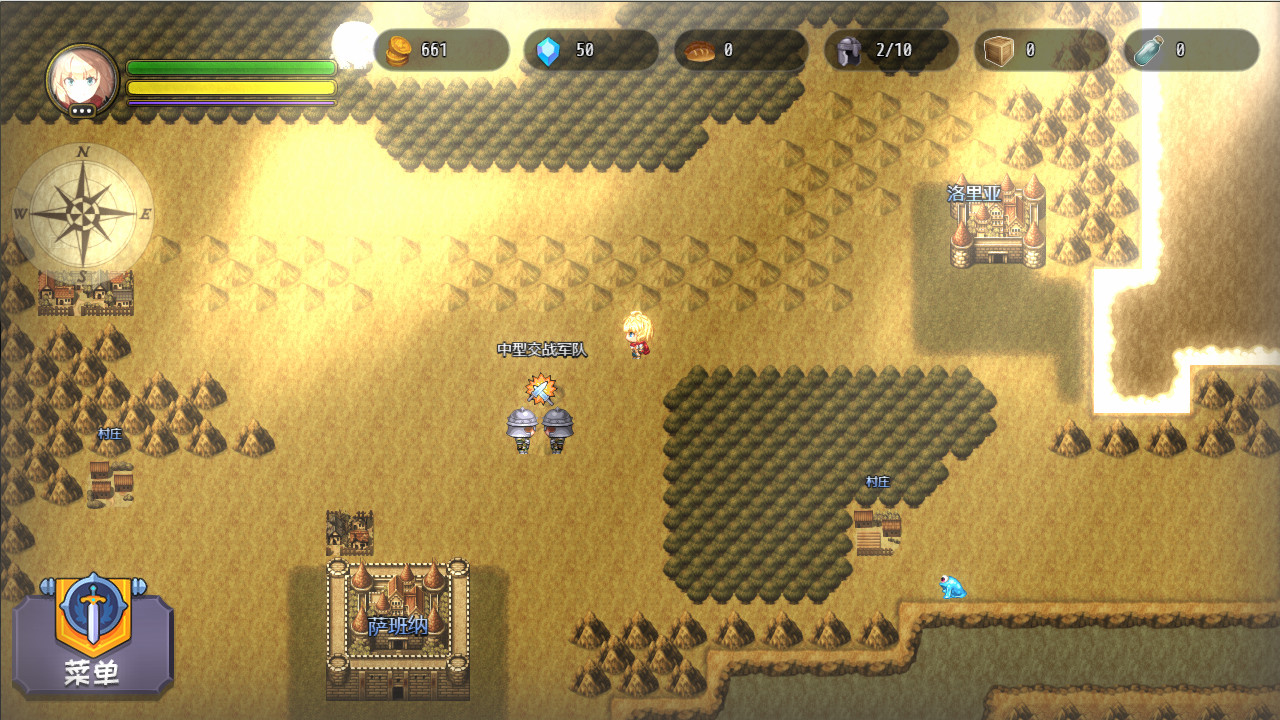1280x720 pixels.
Task: Click the green HP bar
Action: (x=228, y=68)
